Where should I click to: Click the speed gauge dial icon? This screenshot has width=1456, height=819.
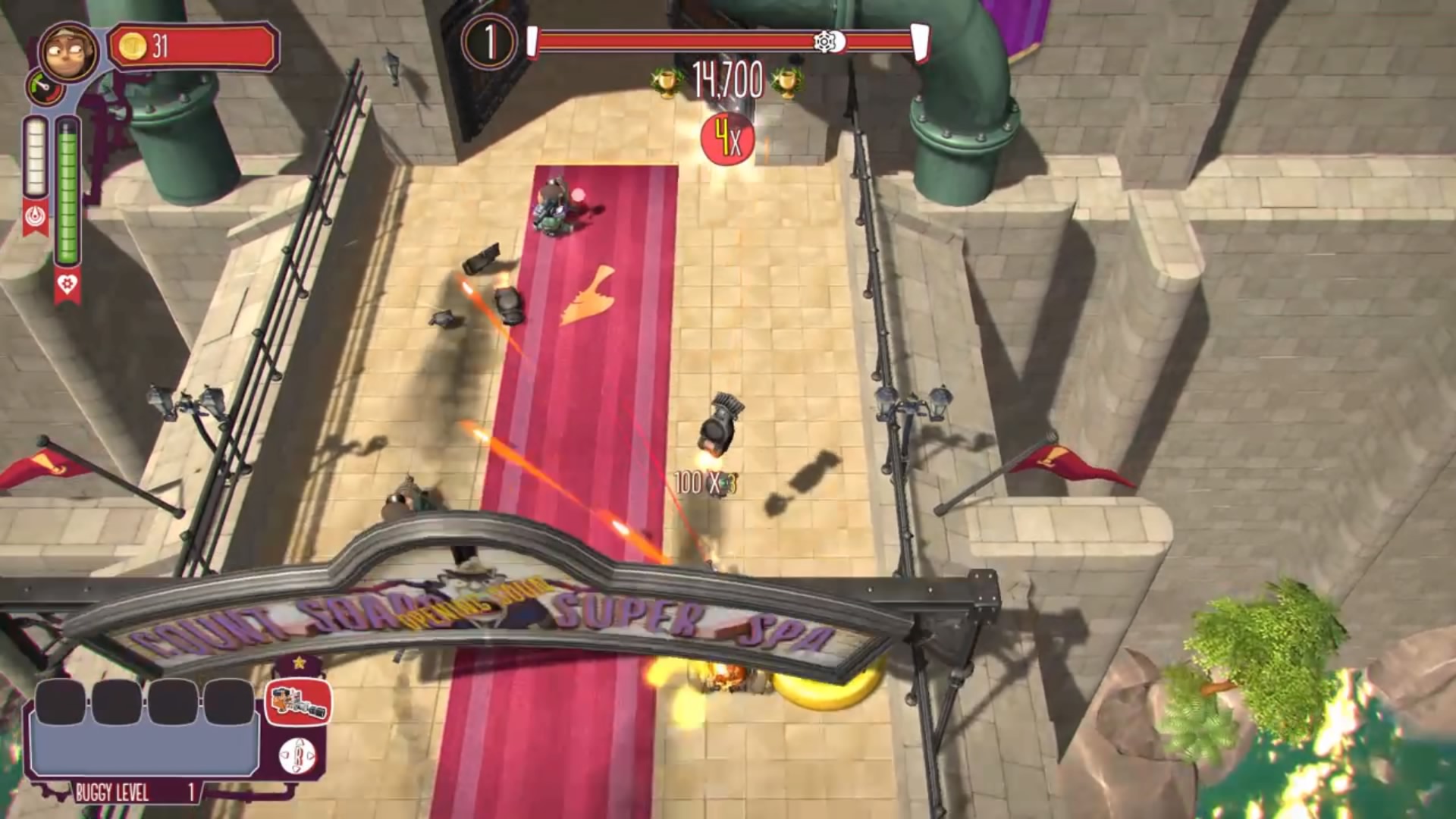[45, 88]
